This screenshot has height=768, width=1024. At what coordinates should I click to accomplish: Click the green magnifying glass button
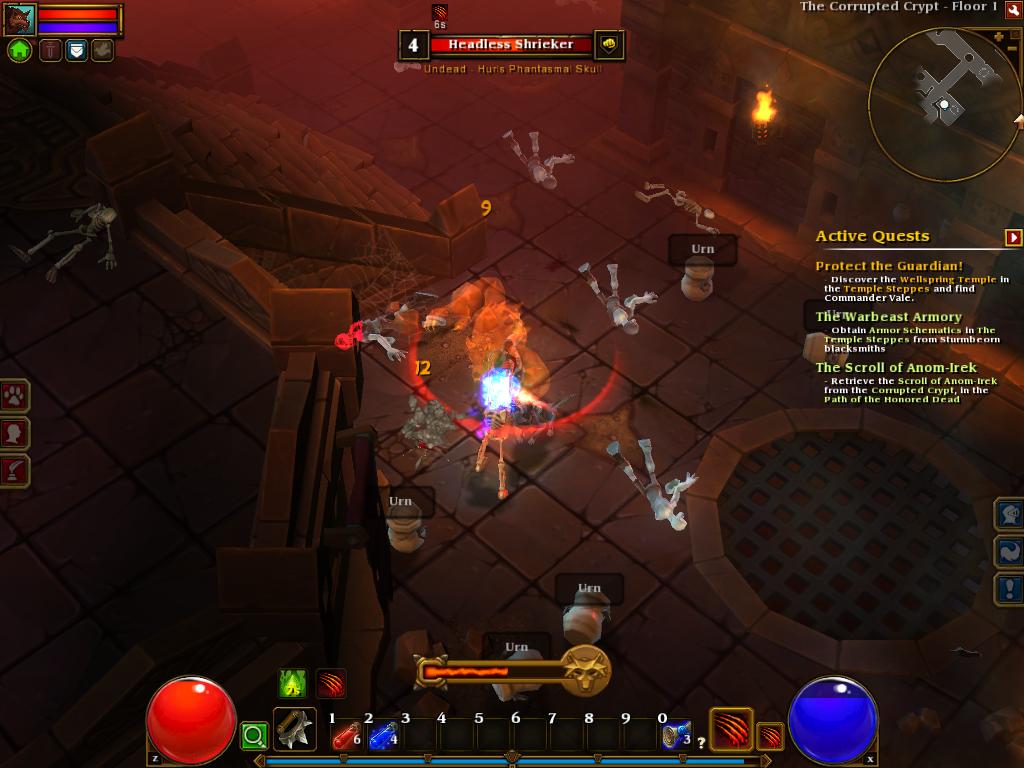click(x=254, y=737)
